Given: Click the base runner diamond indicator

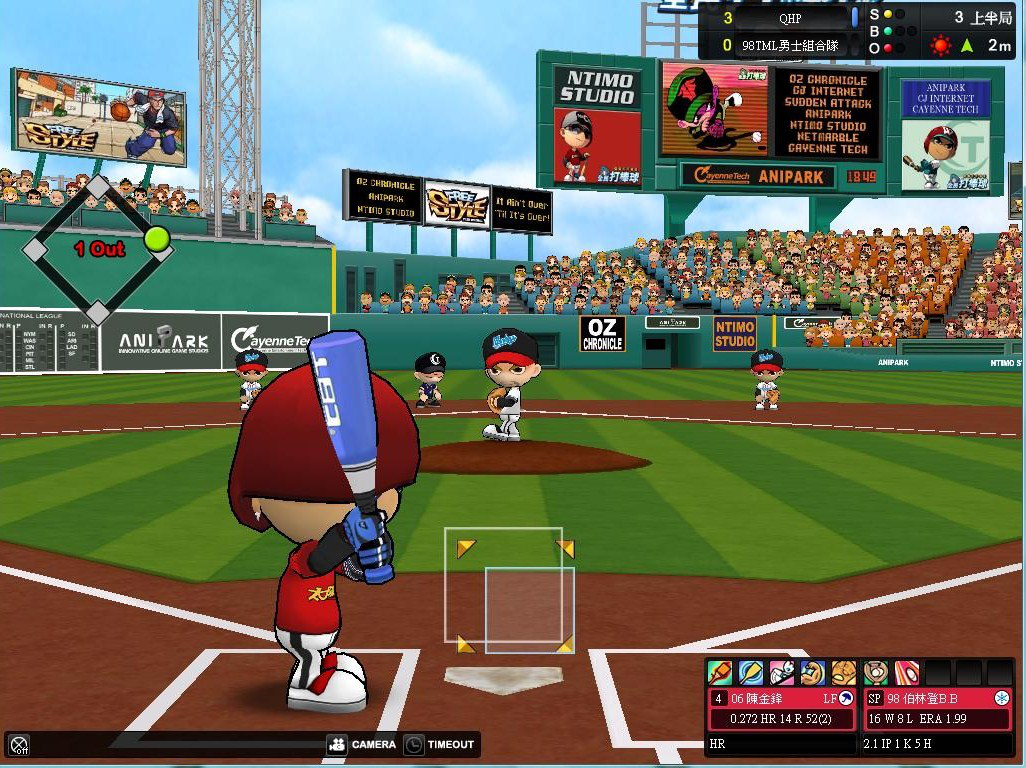Looking at the screenshot, I should coord(97,249).
